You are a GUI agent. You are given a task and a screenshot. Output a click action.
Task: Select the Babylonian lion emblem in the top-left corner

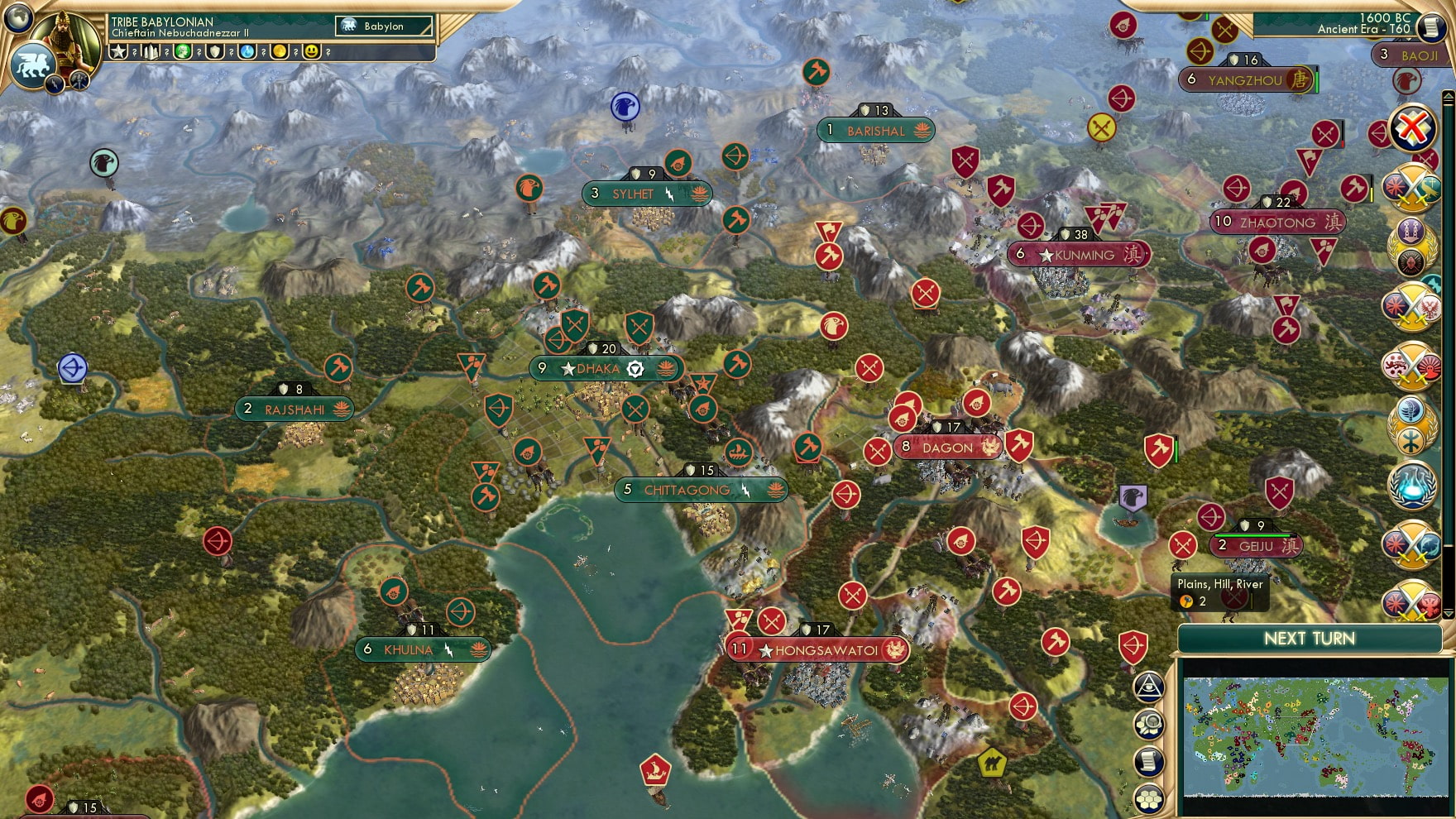coord(34,63)
